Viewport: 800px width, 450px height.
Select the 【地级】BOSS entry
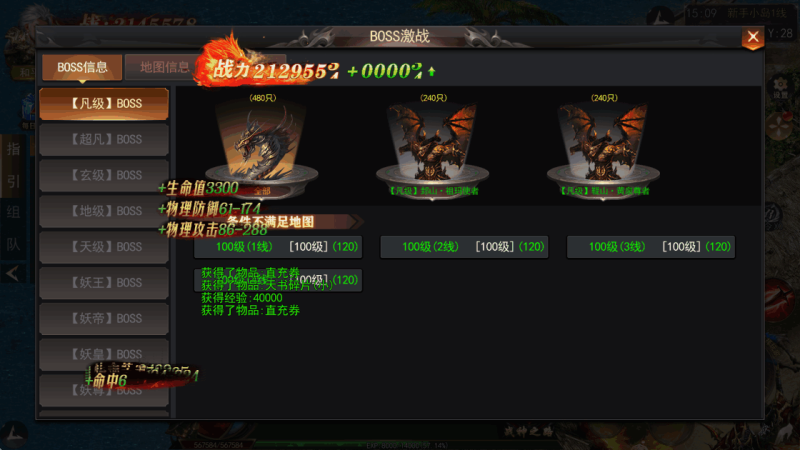104,211
